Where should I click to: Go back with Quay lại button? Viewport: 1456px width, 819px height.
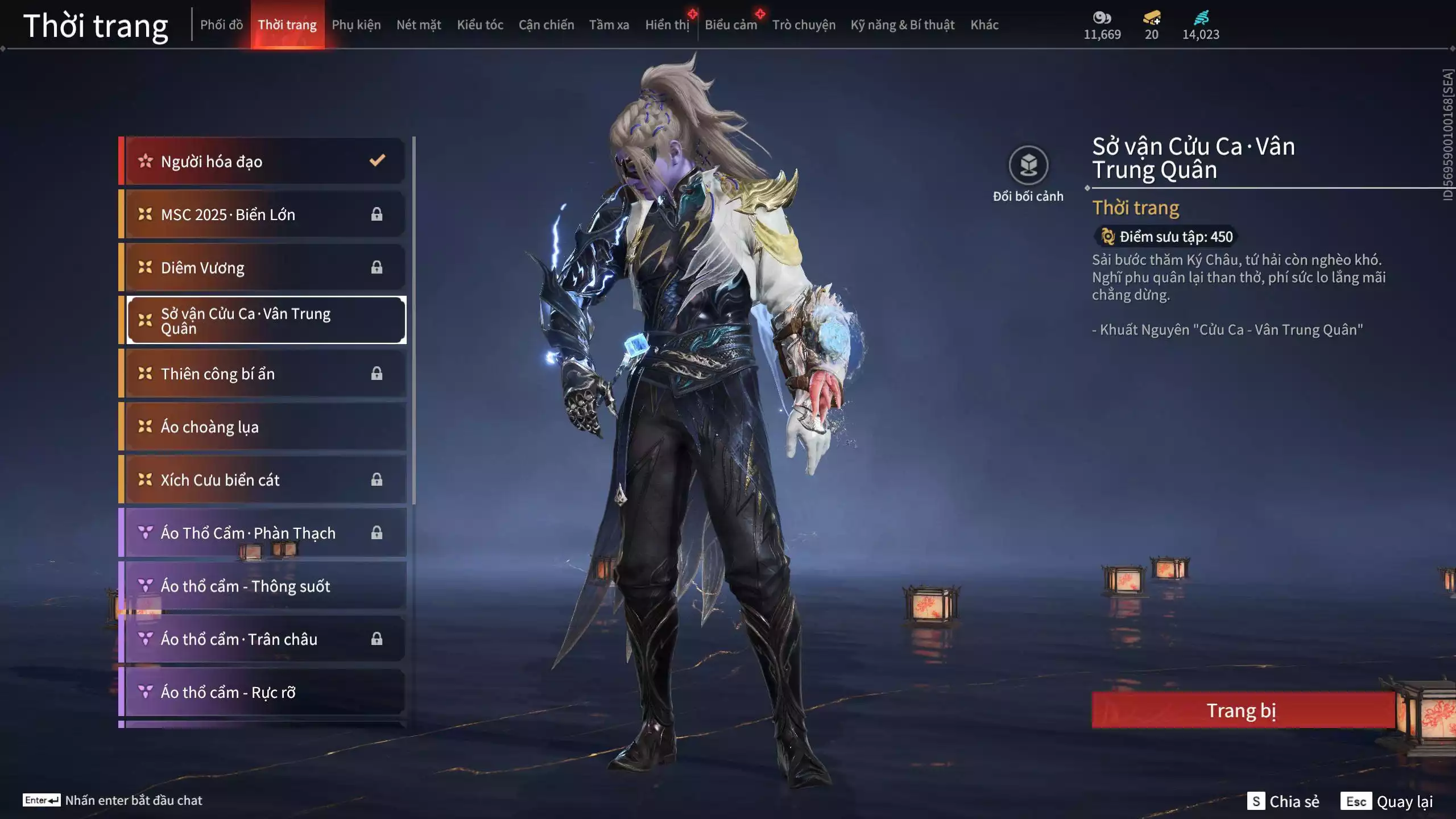point(1388,801)
